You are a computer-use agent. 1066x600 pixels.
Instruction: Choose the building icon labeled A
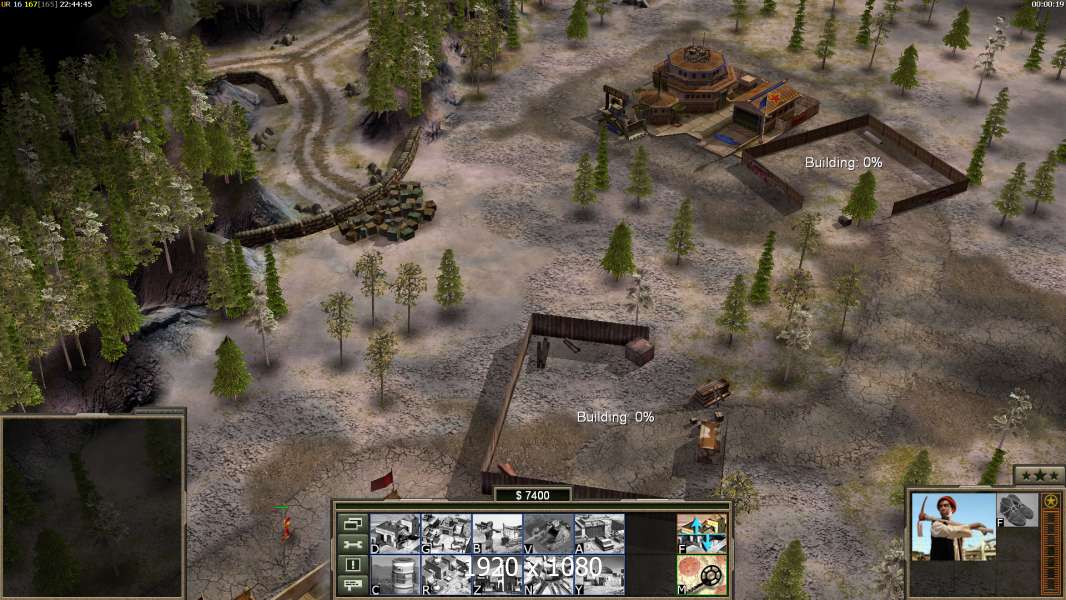[598, 533]
